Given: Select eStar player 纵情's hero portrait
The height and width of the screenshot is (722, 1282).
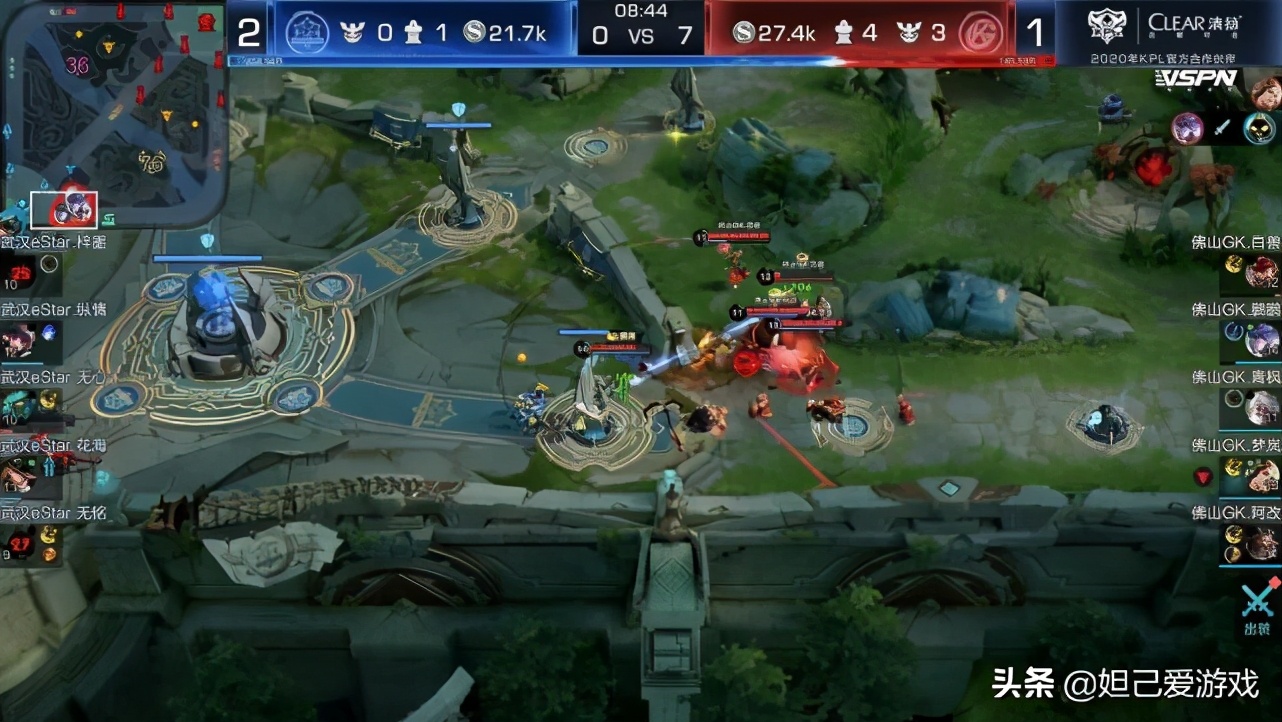Looking at the screenshot, I should (18, 340).
